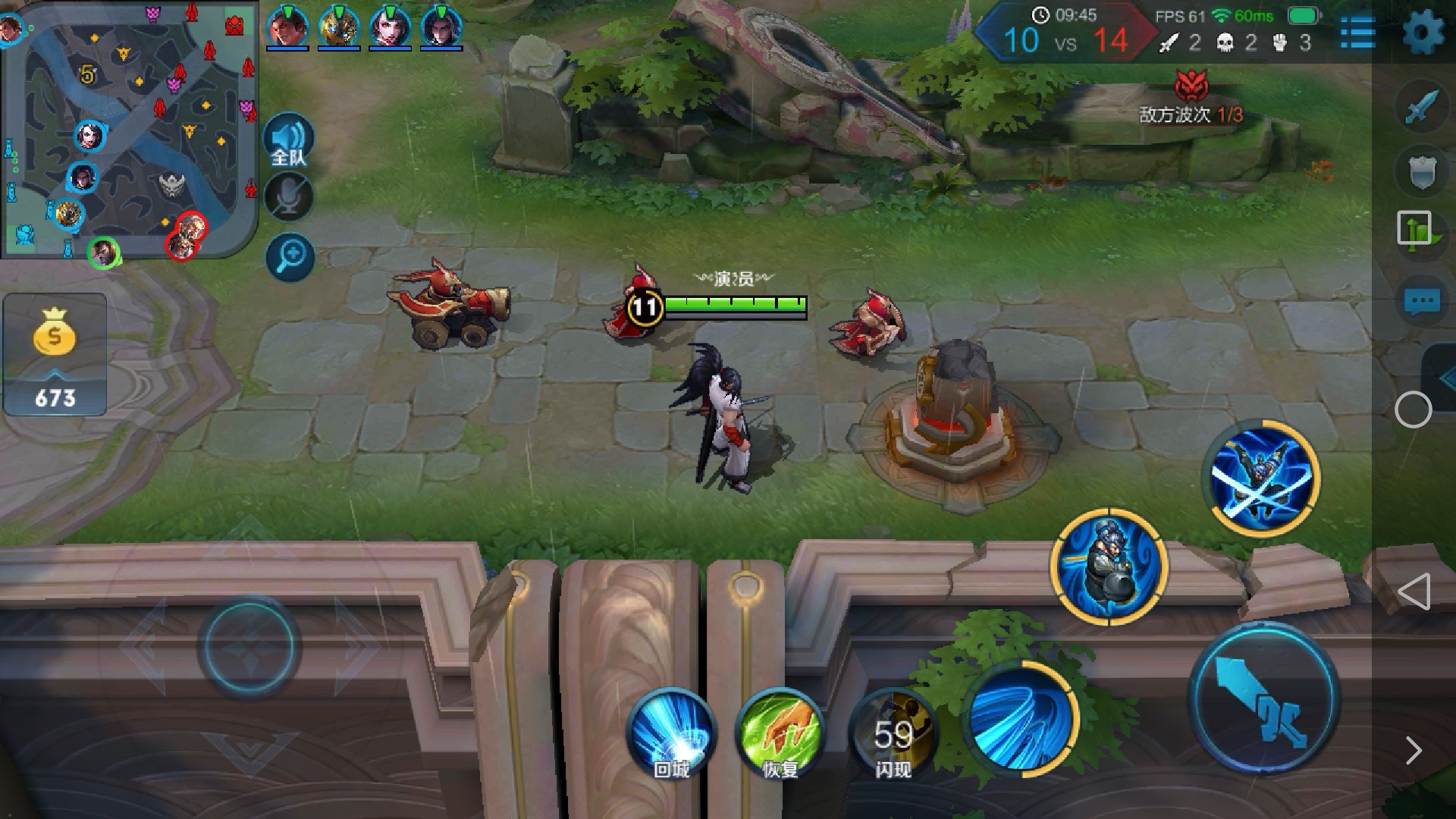Tap the Android home circle button
Image resolution: width=1456 pixels, height=819 pixels.
click(1414, 410)
